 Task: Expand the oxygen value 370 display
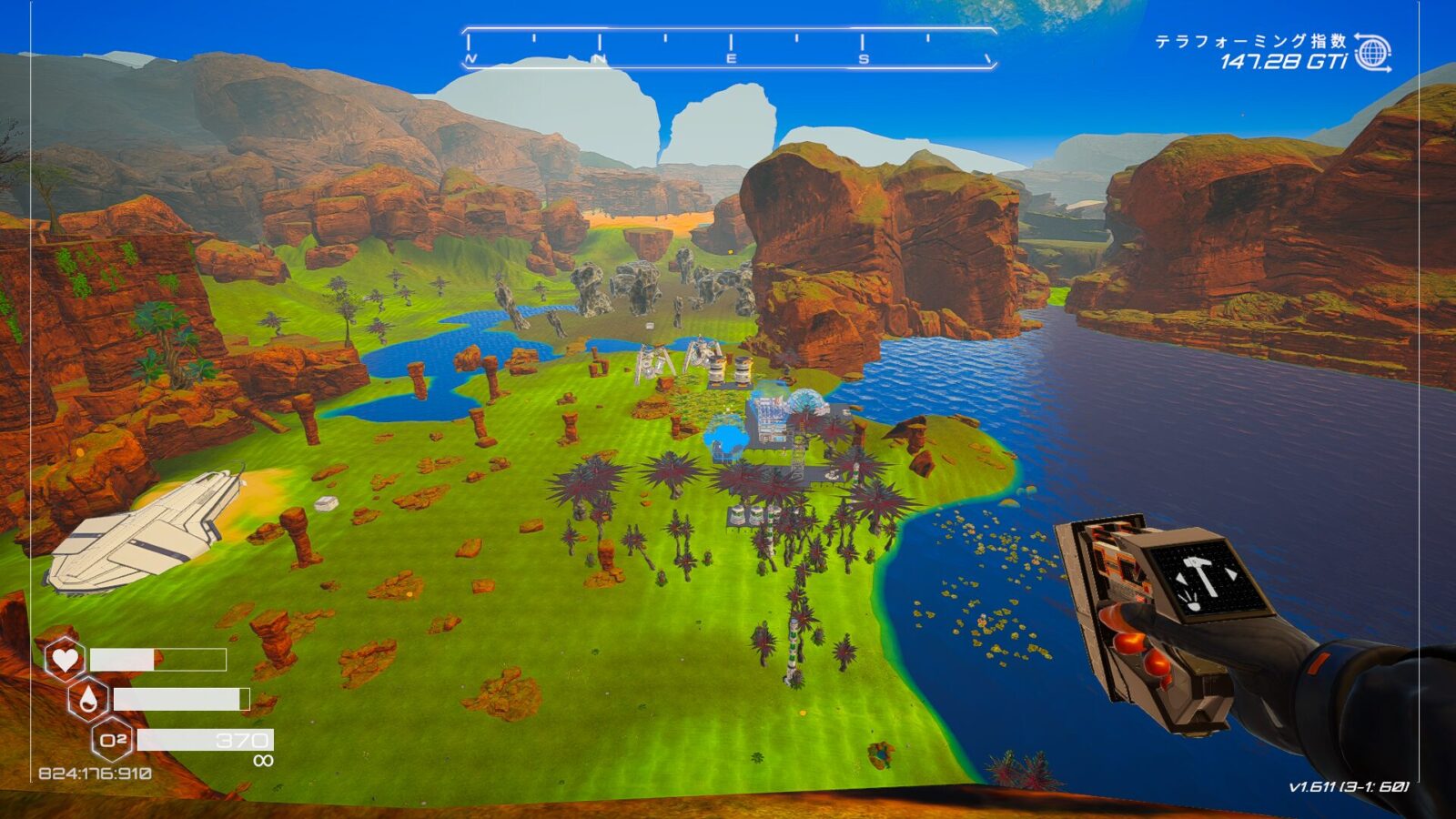(x=242, y=739)
